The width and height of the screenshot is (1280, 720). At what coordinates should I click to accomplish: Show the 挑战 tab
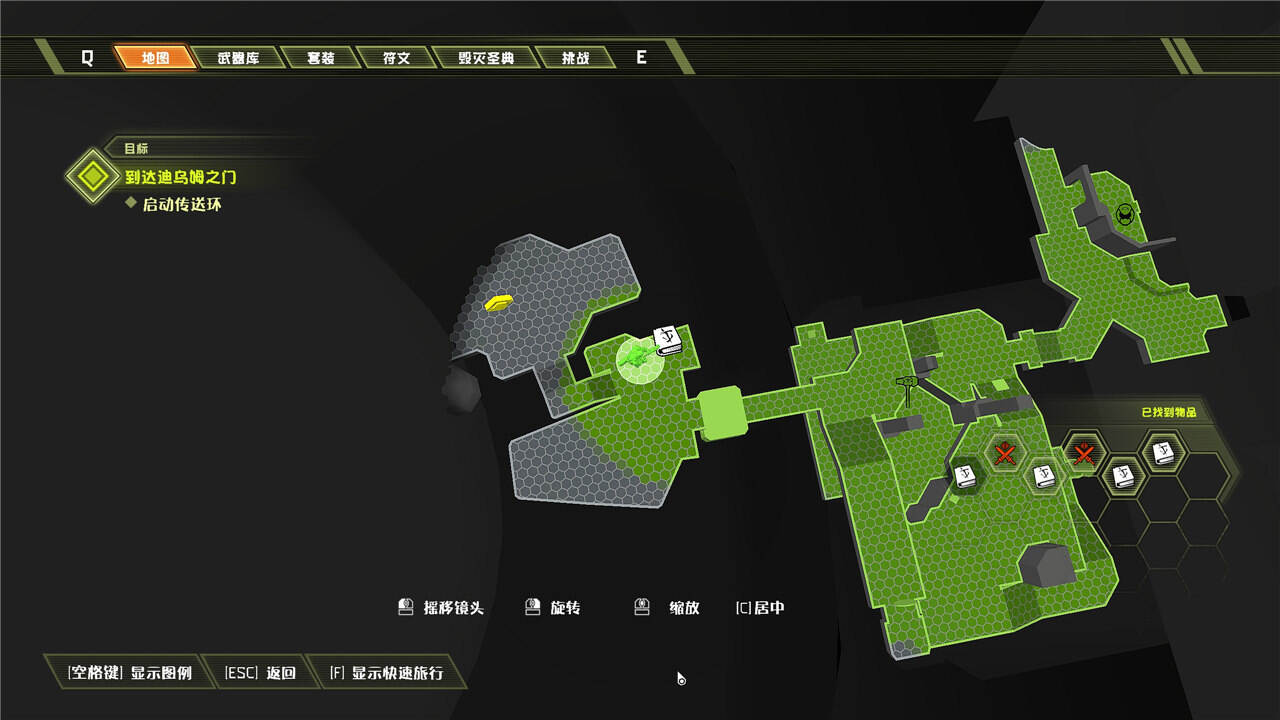click(574, 58)
